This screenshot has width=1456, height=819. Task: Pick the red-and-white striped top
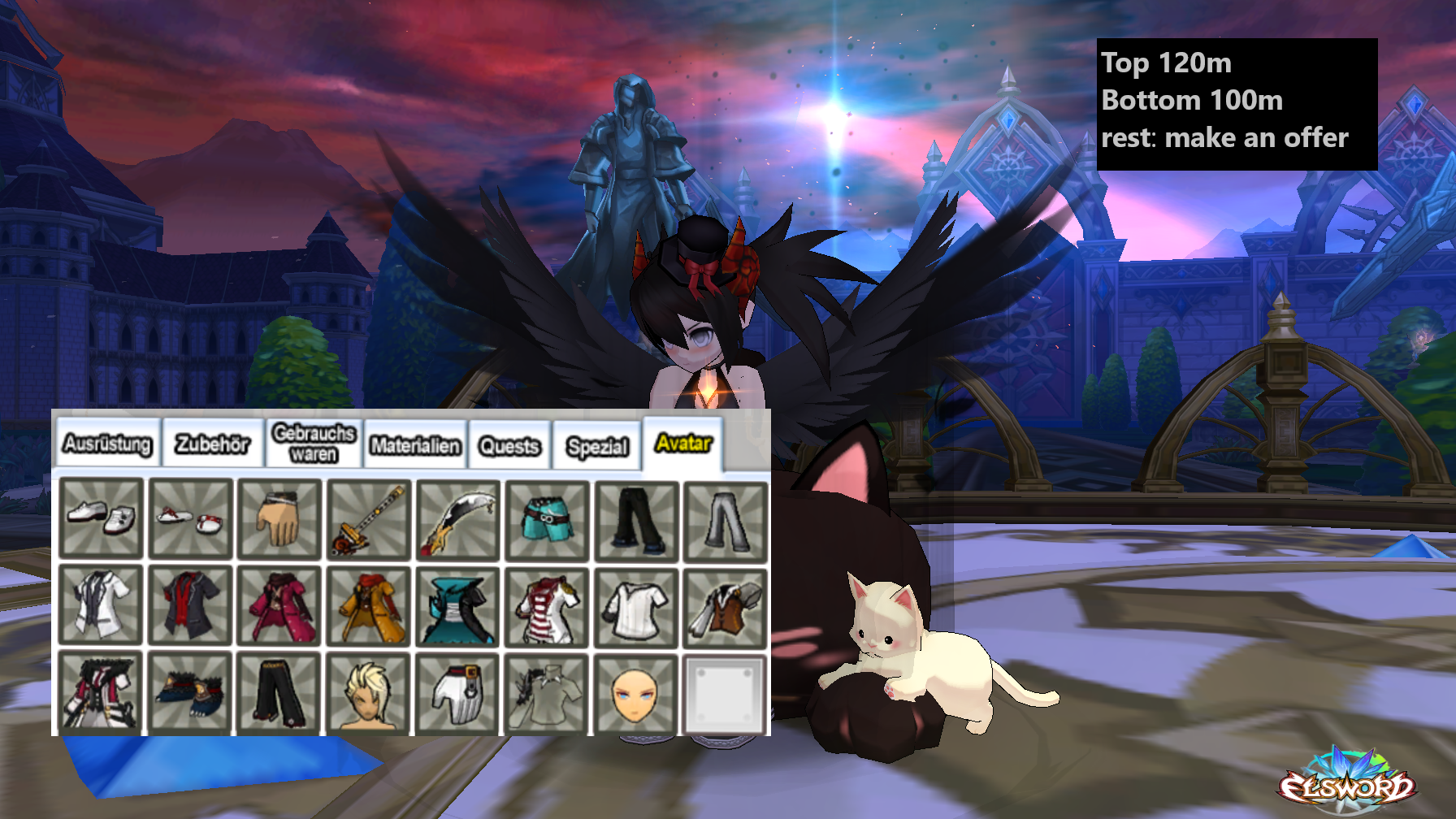(547, 607)
